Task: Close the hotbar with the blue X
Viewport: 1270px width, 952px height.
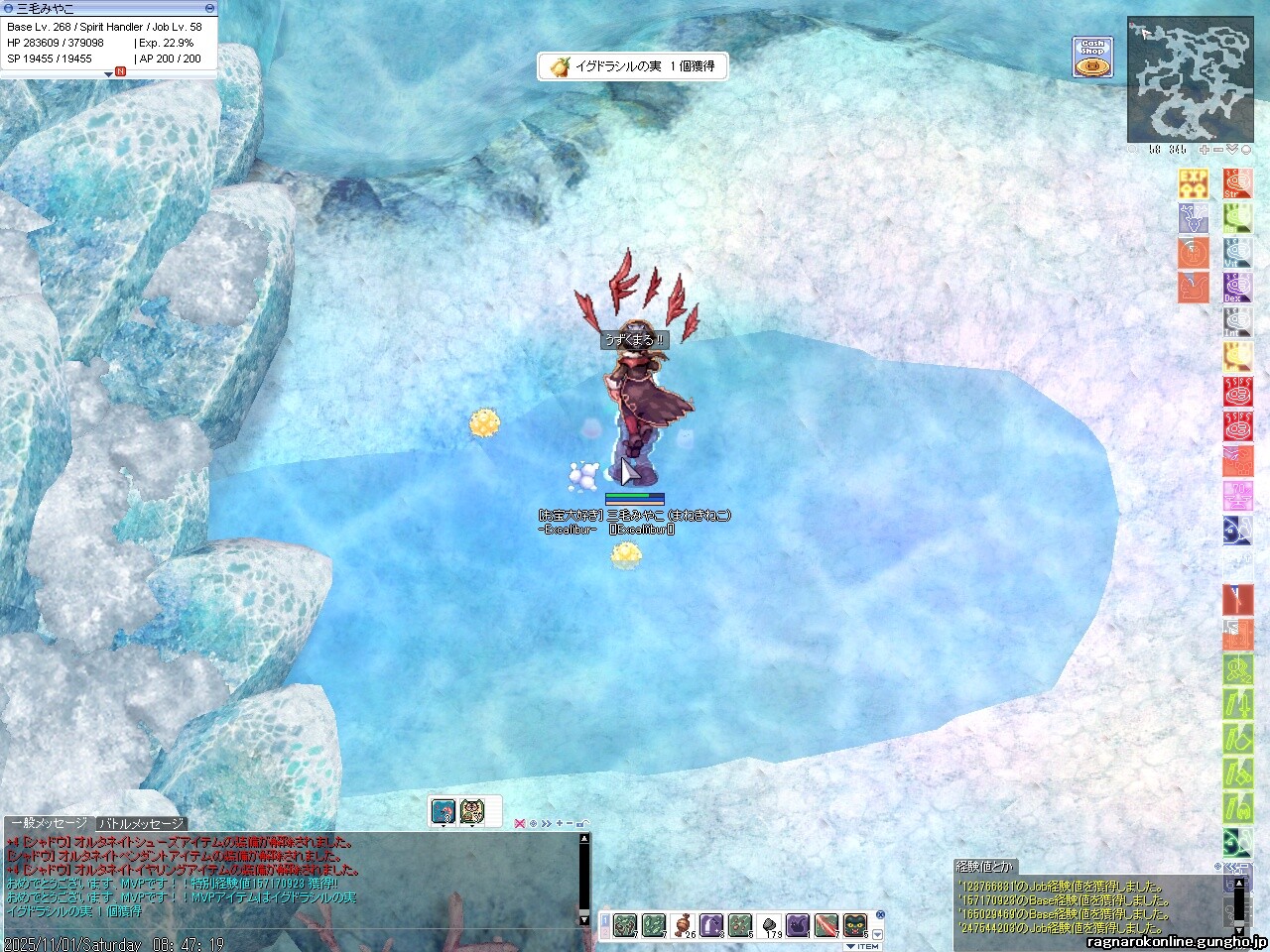Action: 880,915
